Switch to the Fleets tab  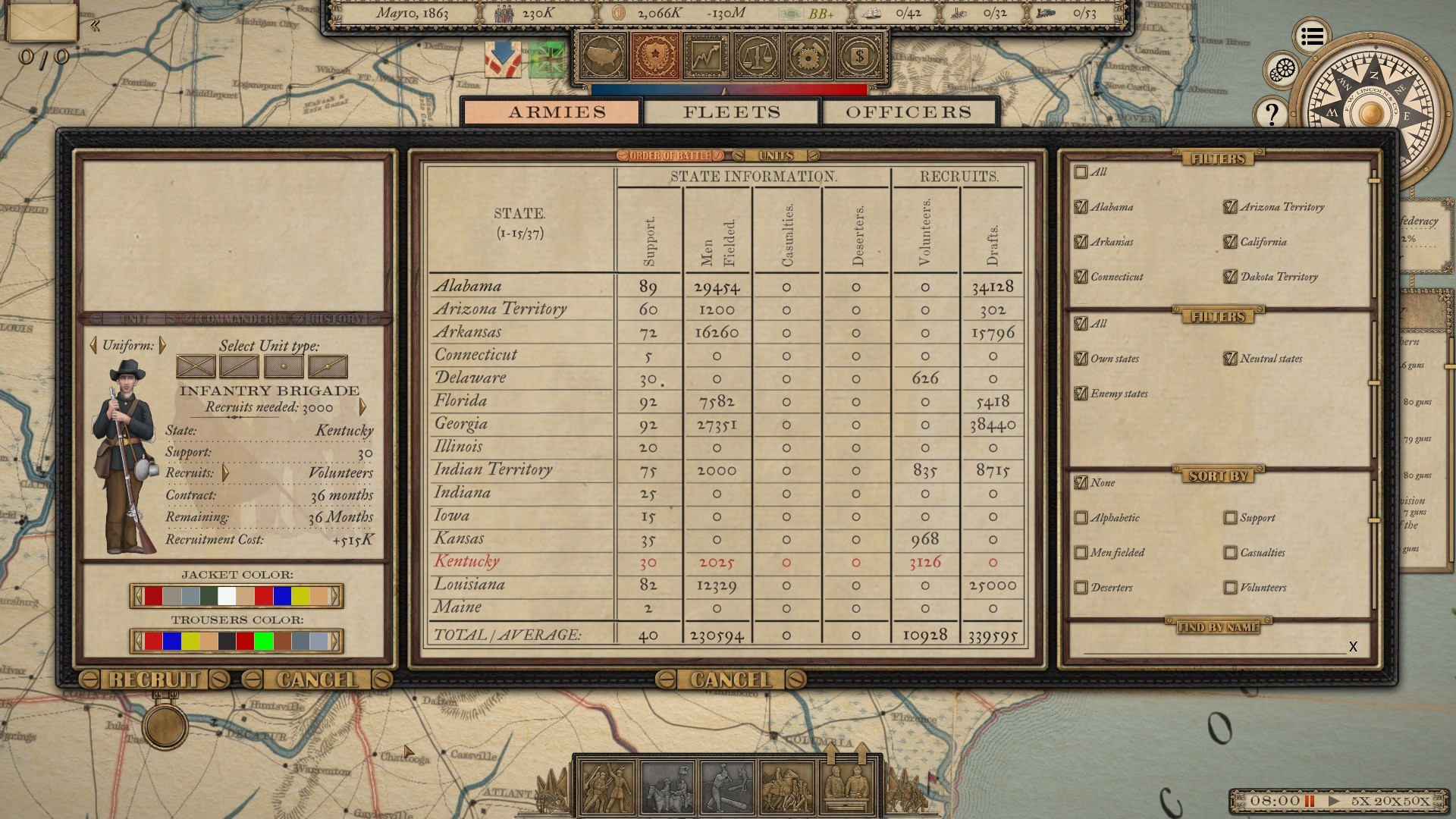coord(730,112)
